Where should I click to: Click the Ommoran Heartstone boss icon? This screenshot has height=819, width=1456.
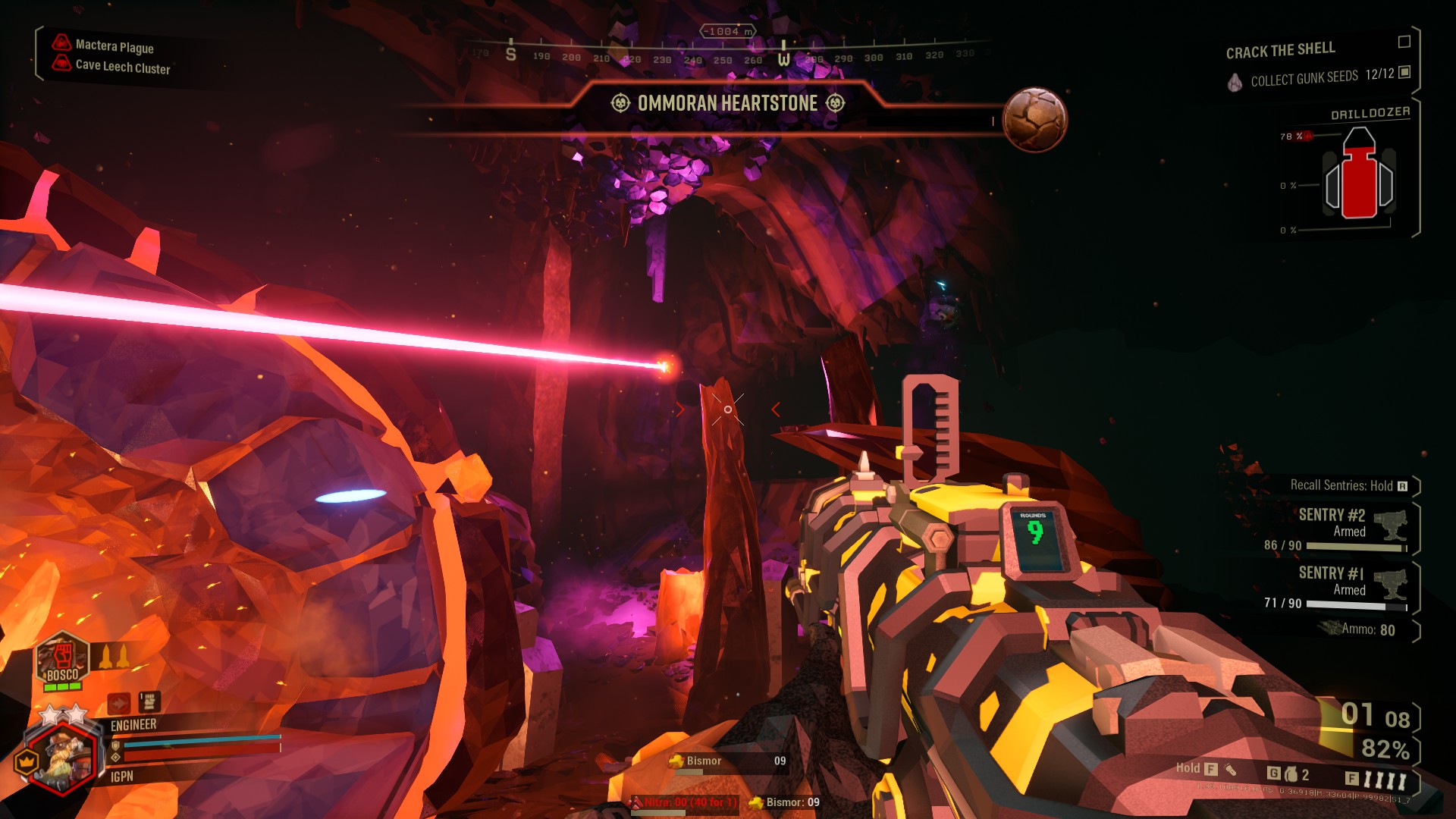(1034, 120)
